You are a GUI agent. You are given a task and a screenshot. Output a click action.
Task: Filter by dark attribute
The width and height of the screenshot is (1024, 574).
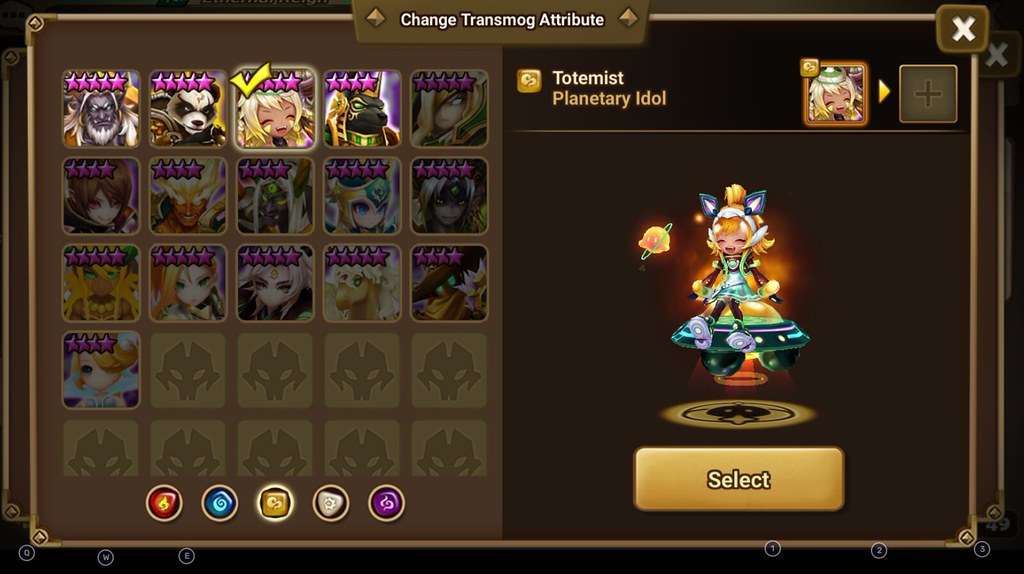386,503
